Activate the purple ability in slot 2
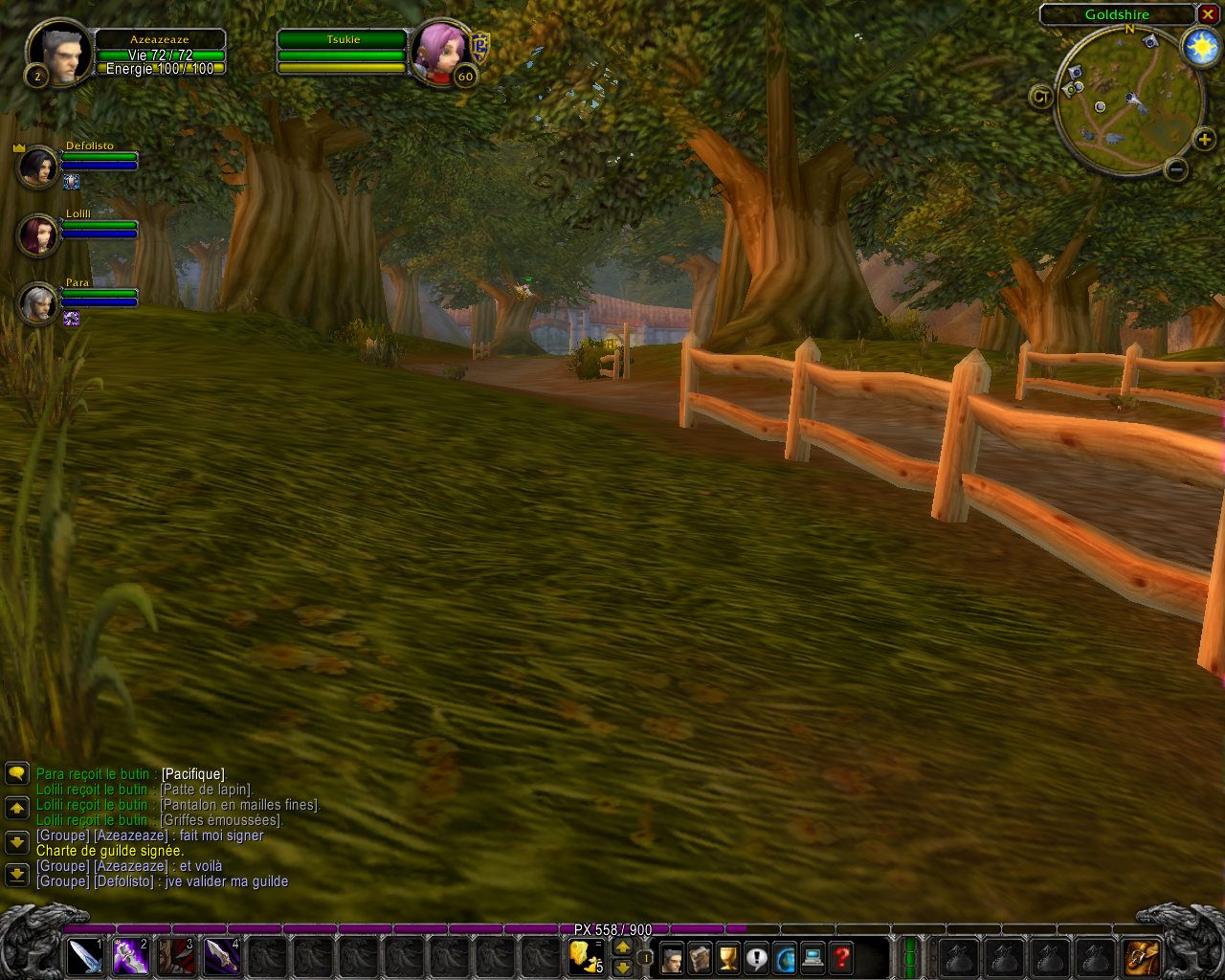 click(131, 956)
